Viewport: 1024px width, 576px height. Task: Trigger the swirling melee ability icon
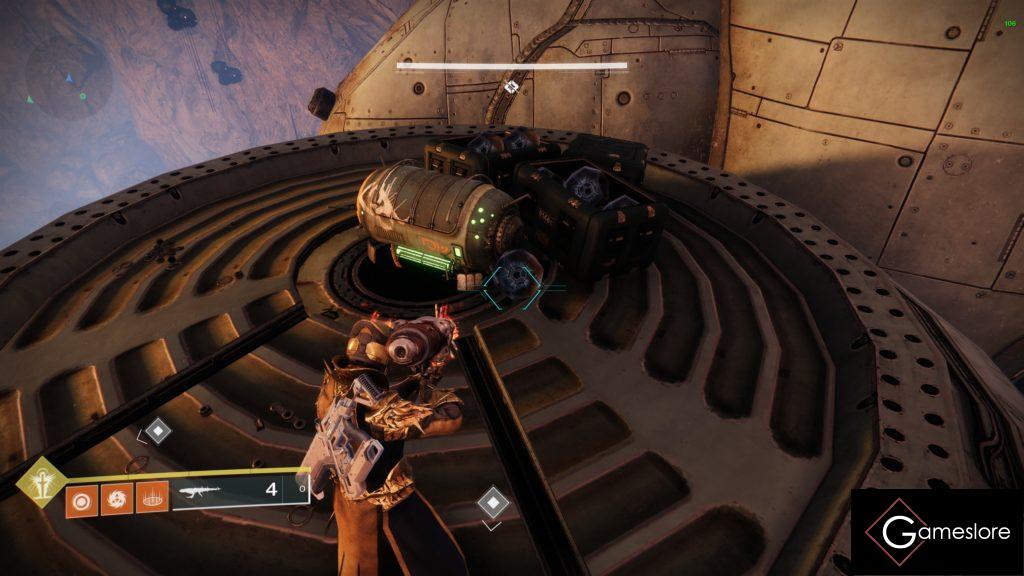pos(116,497)
